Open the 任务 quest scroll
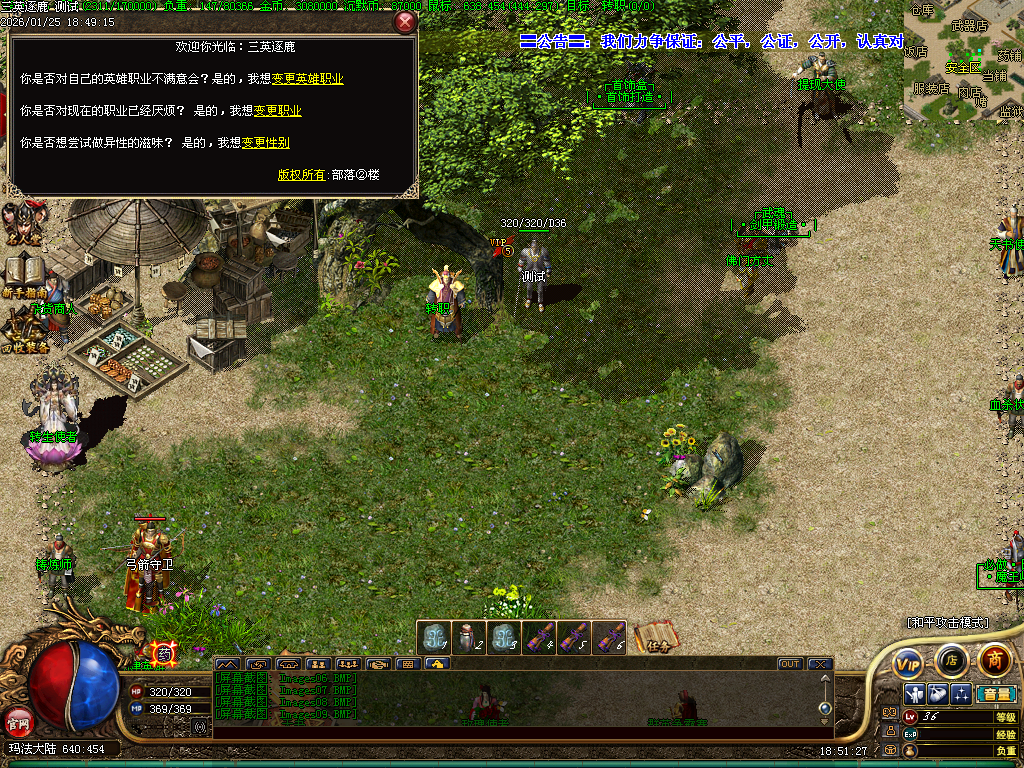 point(655,637)
